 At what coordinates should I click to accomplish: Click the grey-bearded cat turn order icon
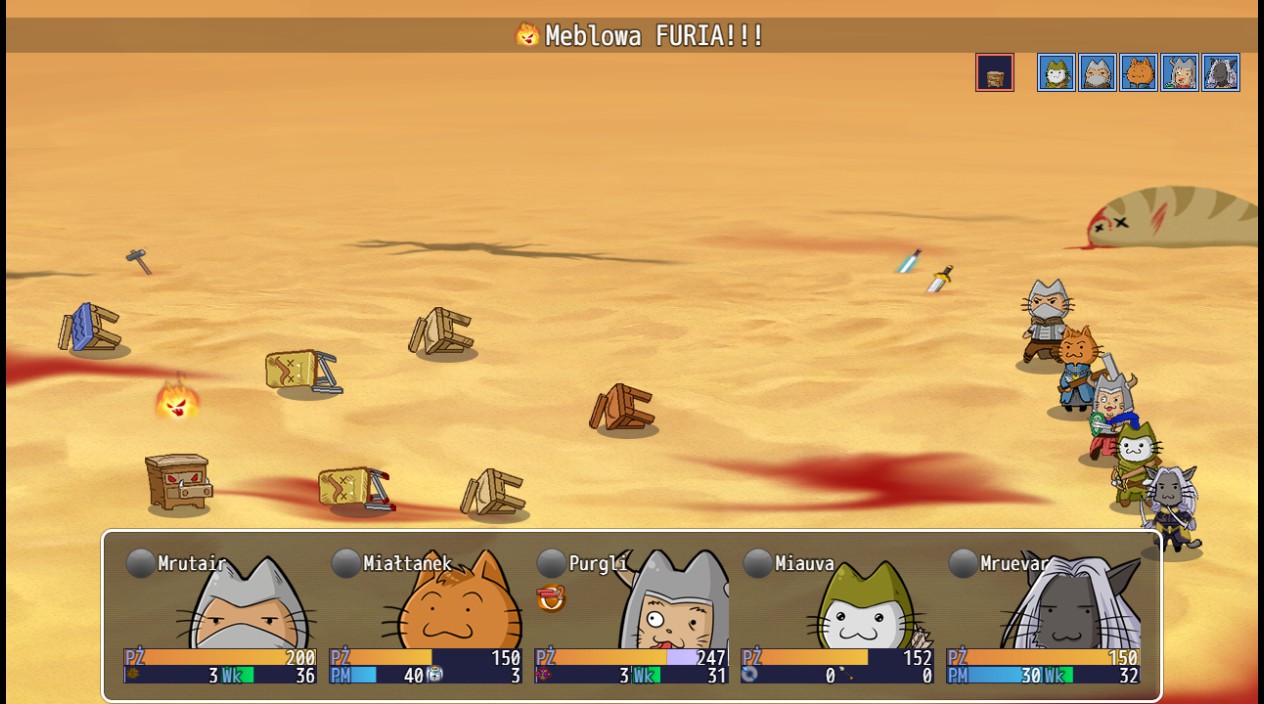pyautogui.click(x=1097, y=73)
